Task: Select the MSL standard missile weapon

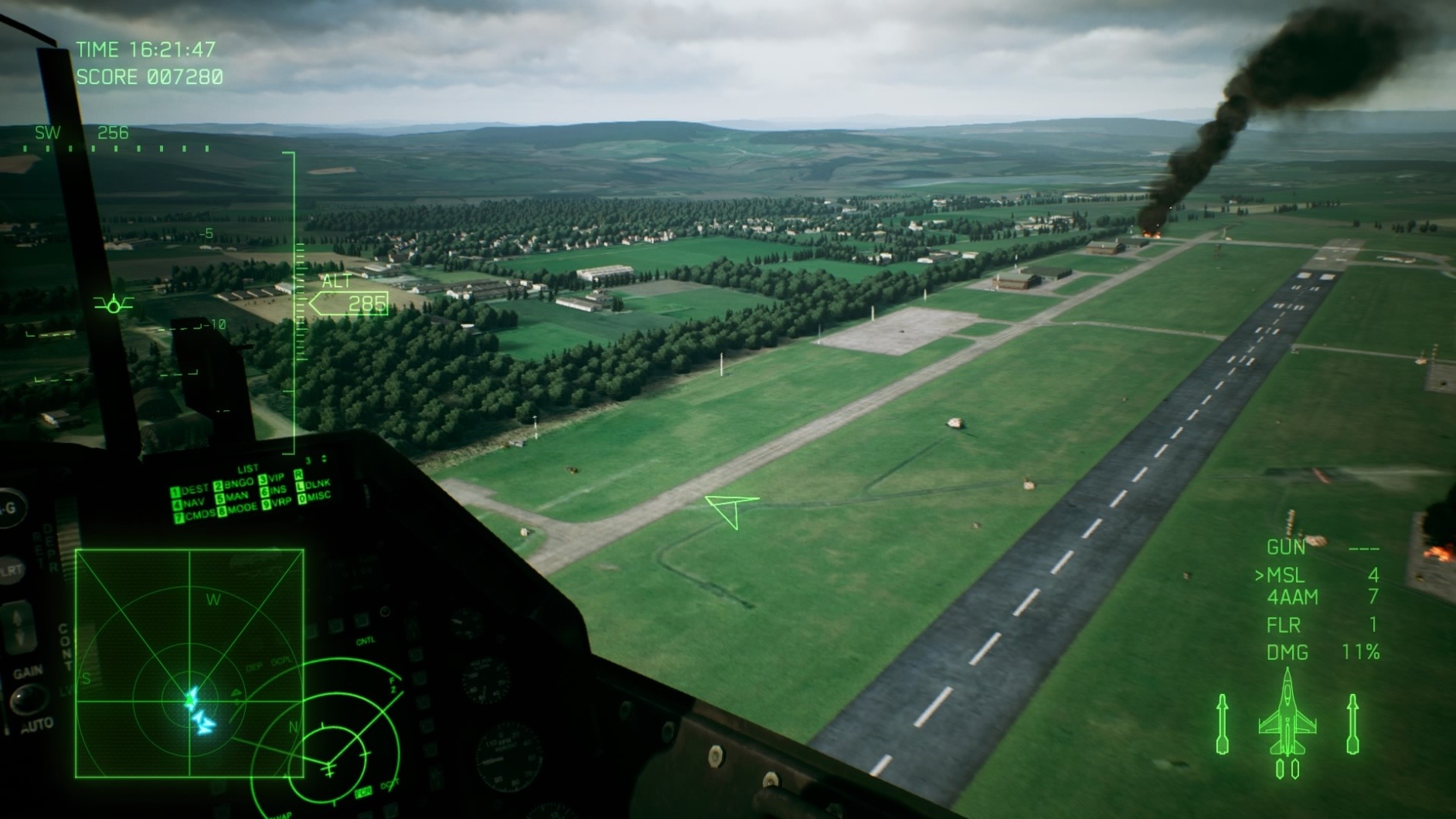Action: coord(1286,576)
